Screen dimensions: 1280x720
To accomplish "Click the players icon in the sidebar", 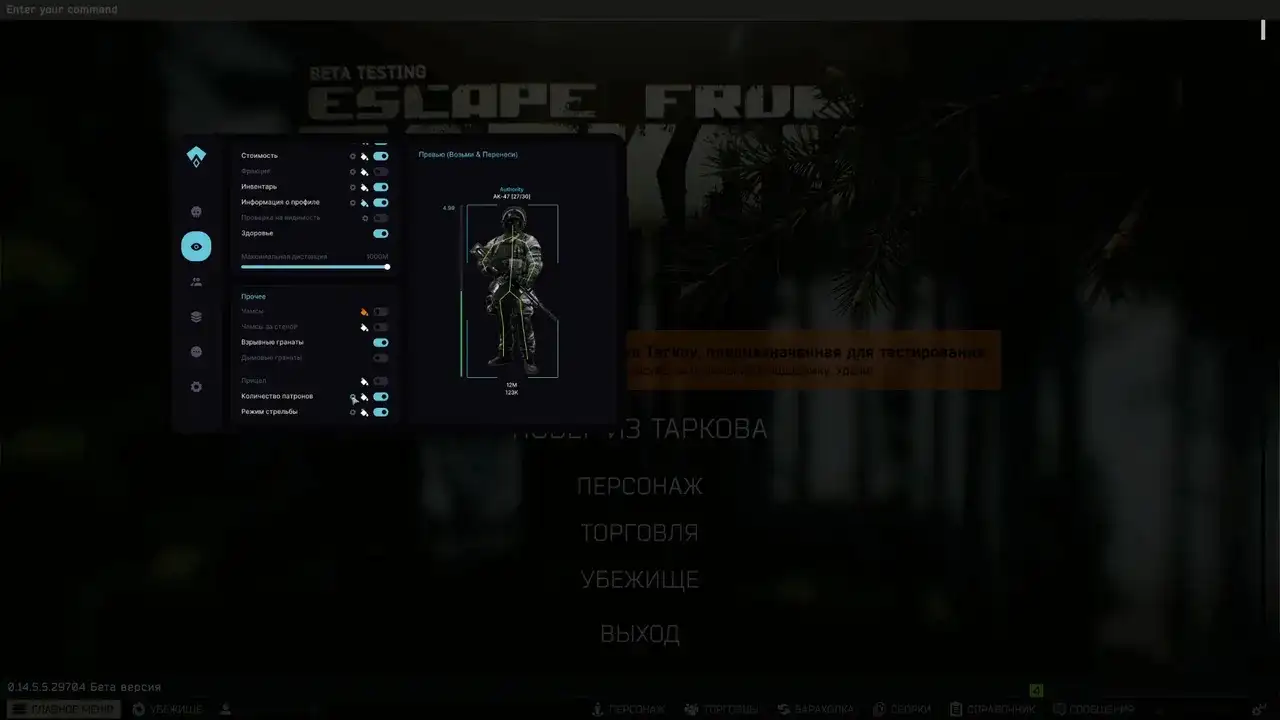I will coord(195,280).
